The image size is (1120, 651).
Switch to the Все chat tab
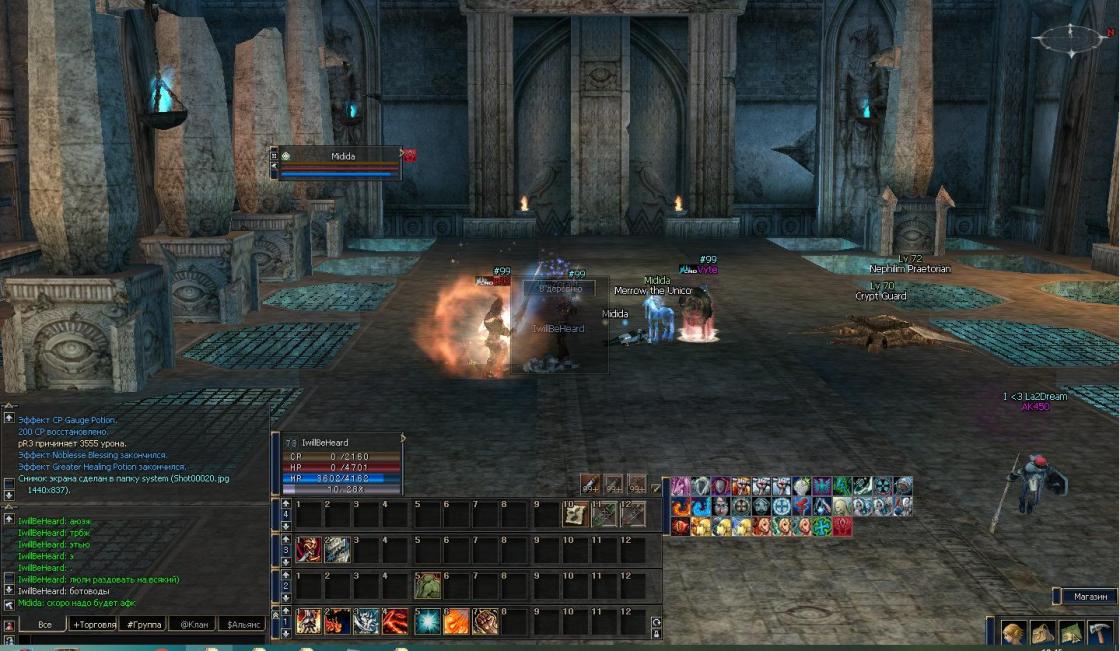[x=45, y=624]
